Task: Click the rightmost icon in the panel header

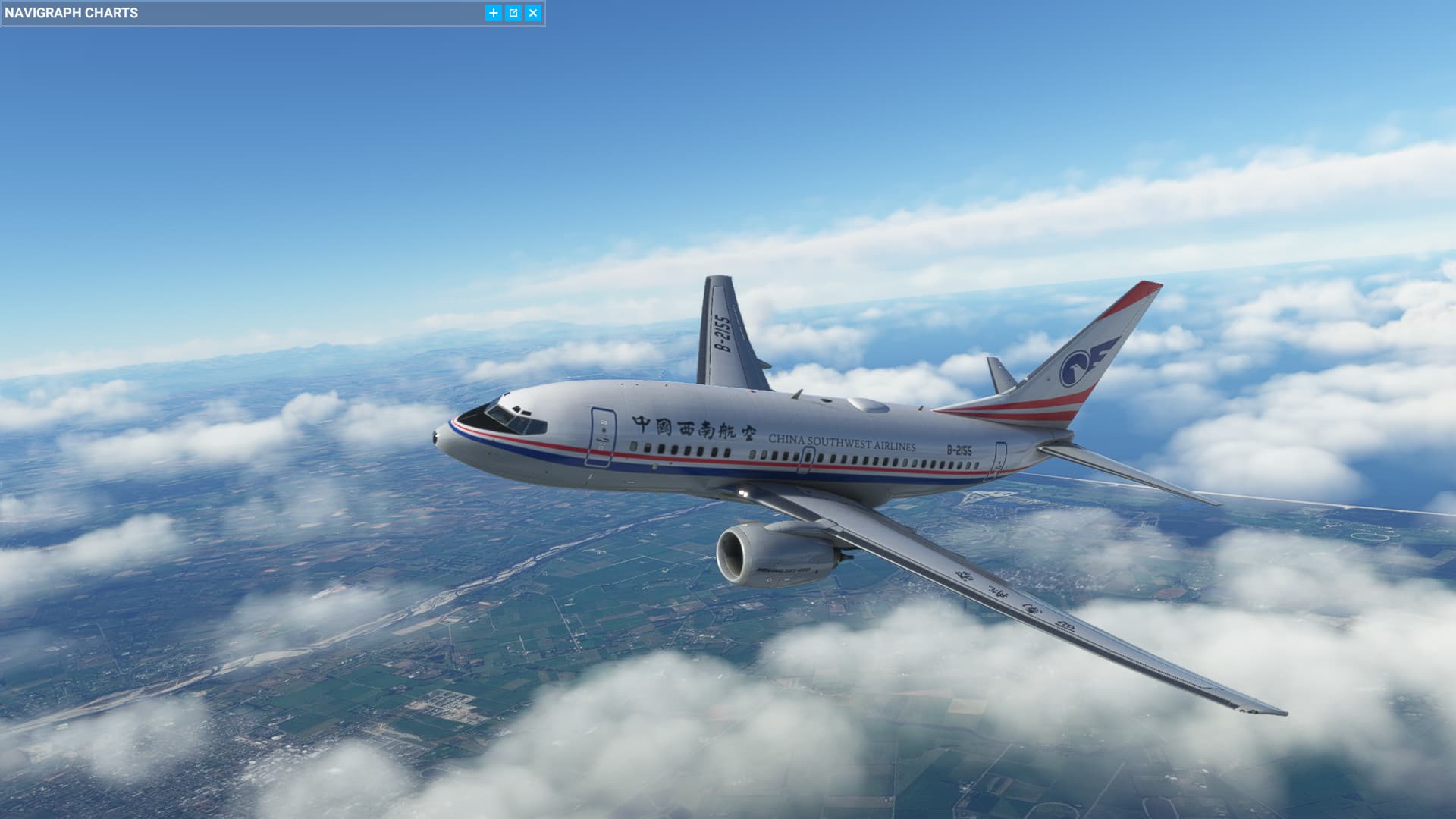Action: click(532, 13)
